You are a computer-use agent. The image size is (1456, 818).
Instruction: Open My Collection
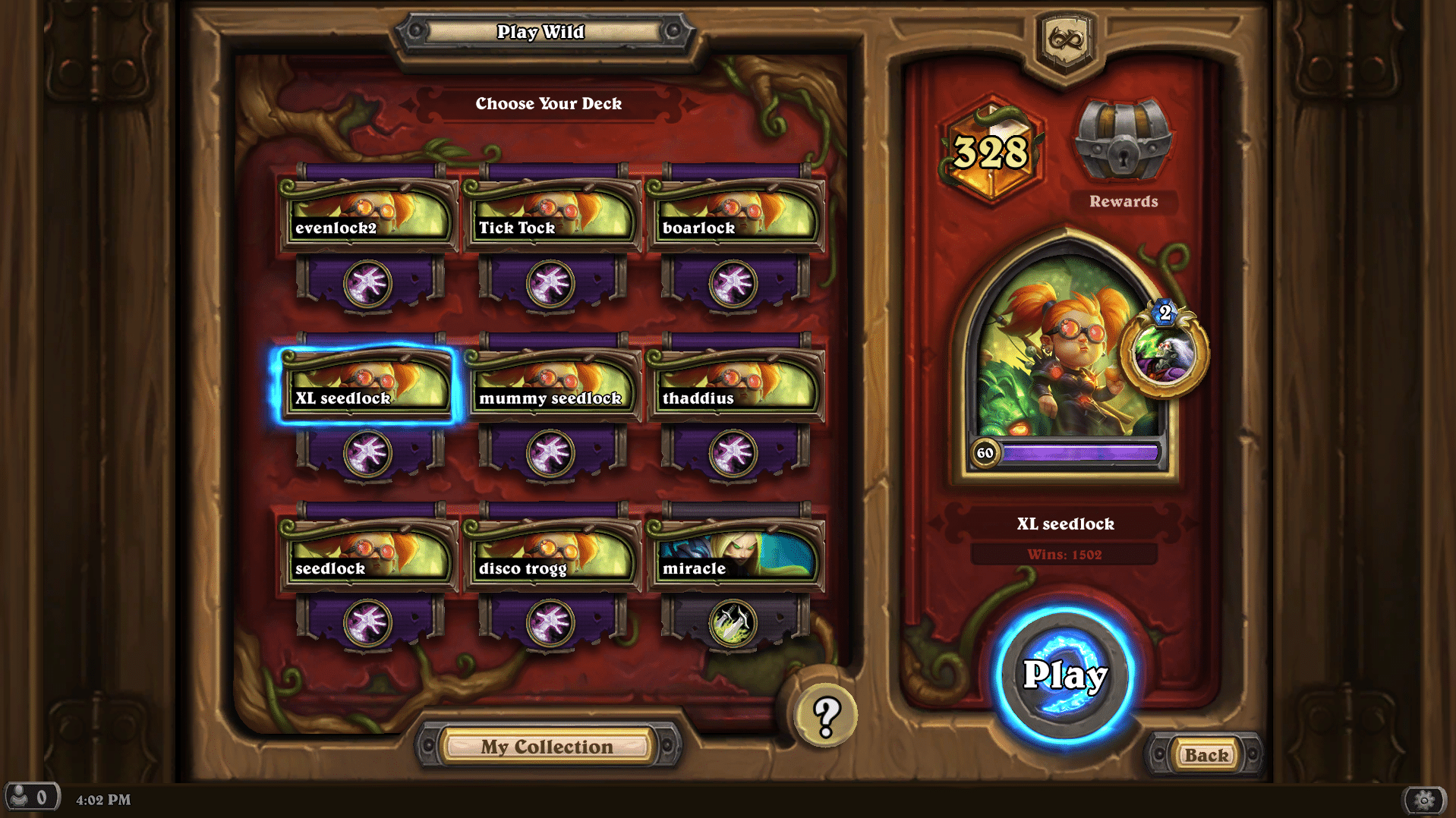point(547,747)
